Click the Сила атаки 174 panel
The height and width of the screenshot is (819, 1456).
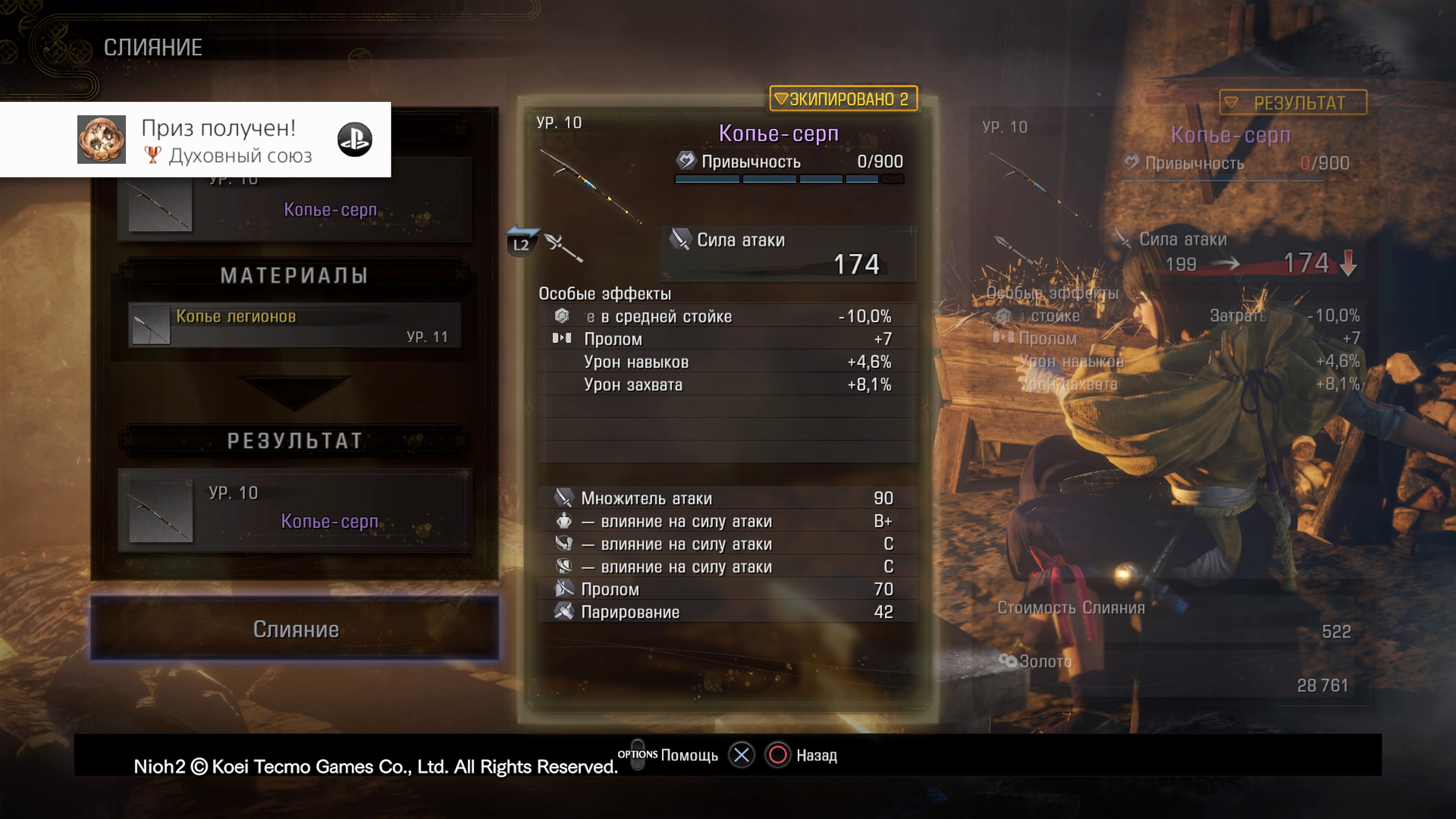(x=789, y=254)
